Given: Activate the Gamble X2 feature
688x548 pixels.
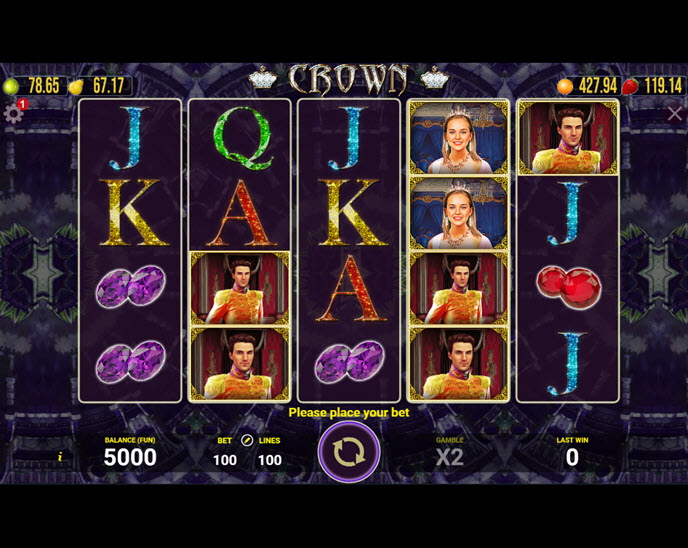Looking at the screenshot, I should 449,457.
